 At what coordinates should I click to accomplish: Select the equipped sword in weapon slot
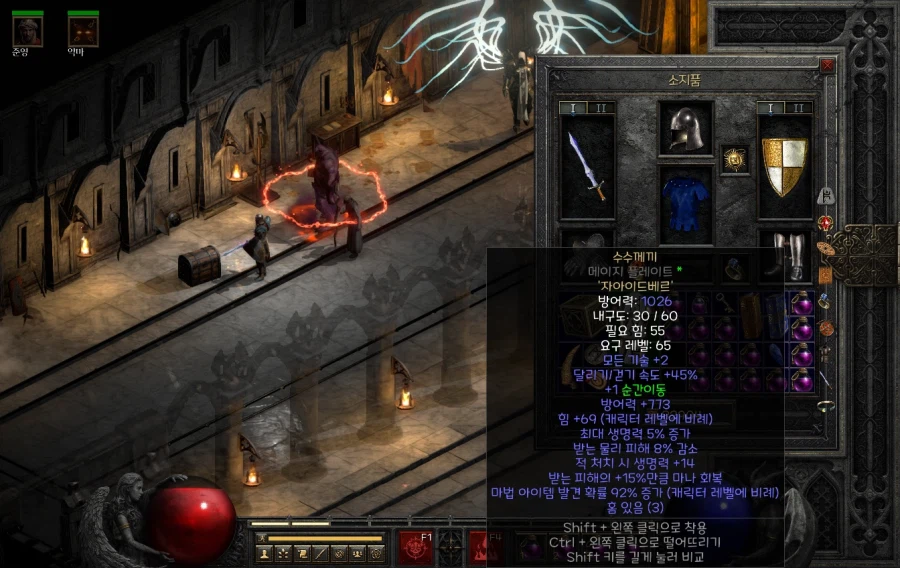[587, 167]
